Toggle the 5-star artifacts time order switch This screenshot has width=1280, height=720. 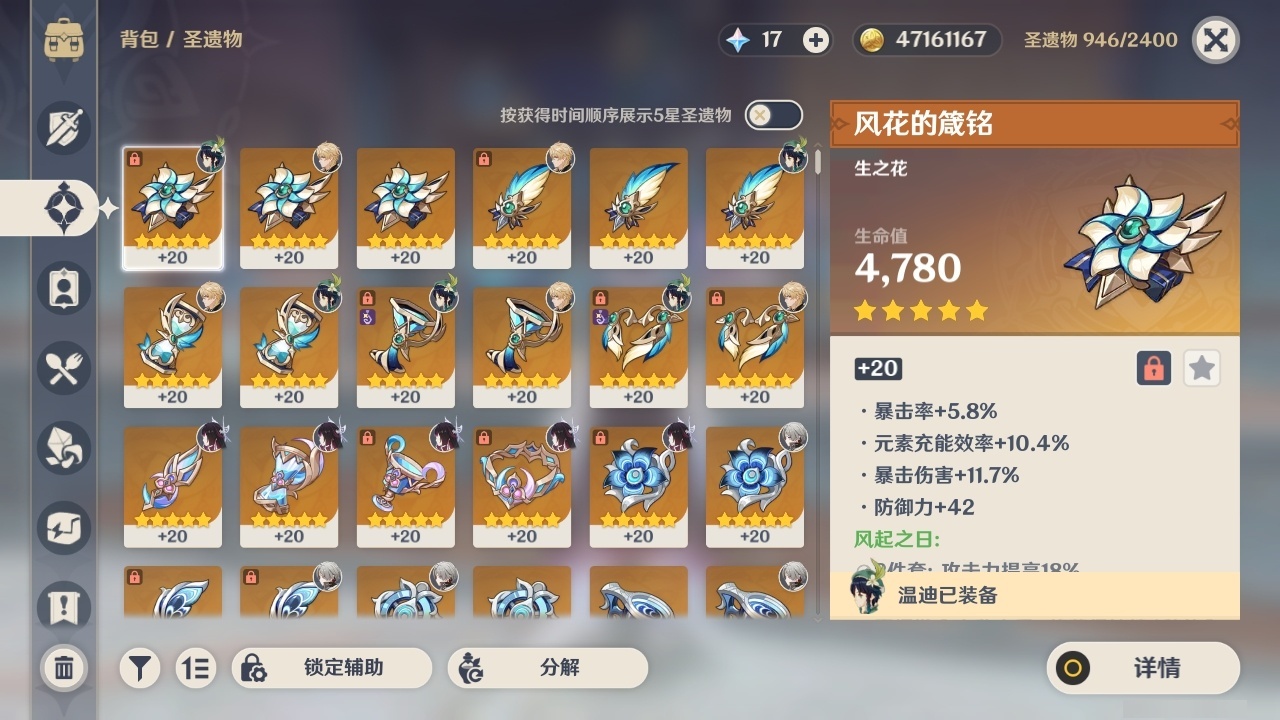point(771,115)
